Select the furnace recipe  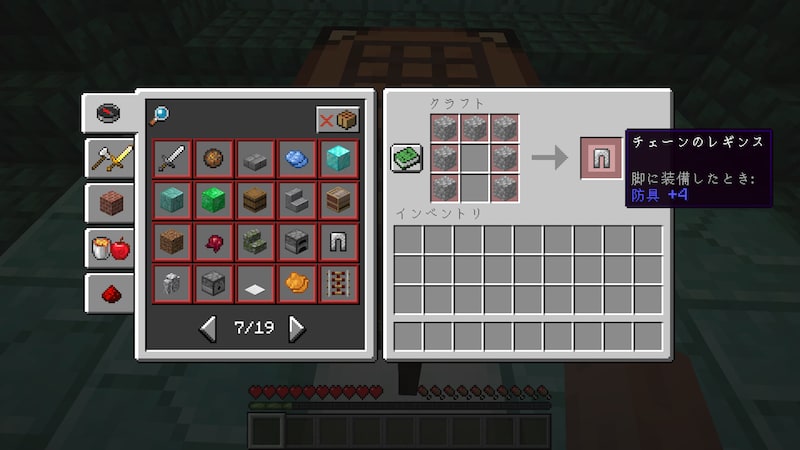point(297,242)
